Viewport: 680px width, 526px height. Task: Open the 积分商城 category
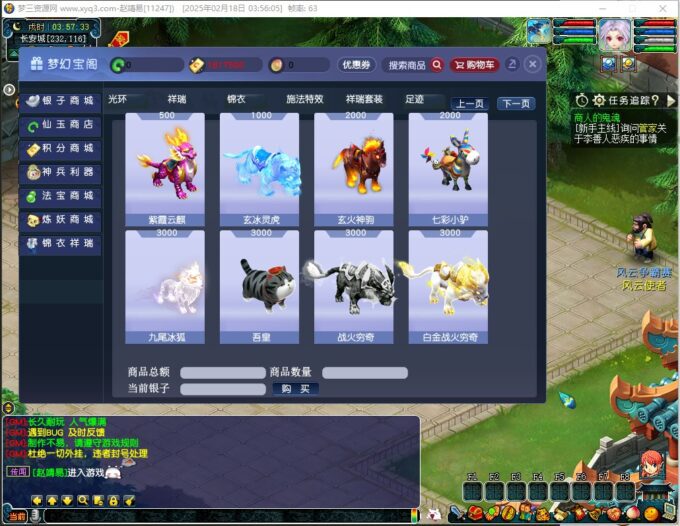[61, 149]
